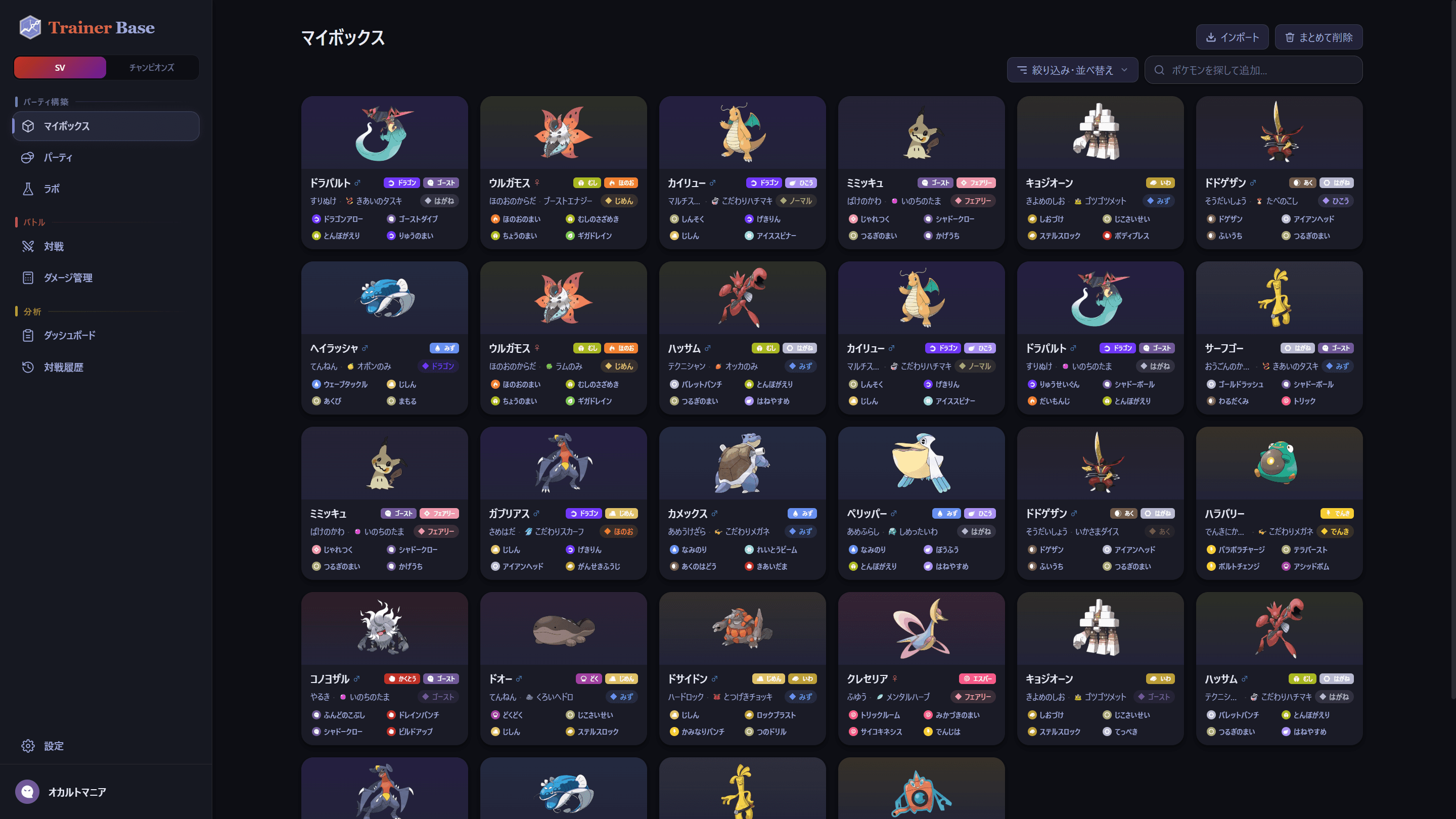Open the ラボ flask icon
The height and width of the screenshot is (819, 1456).
coord(52,189)
